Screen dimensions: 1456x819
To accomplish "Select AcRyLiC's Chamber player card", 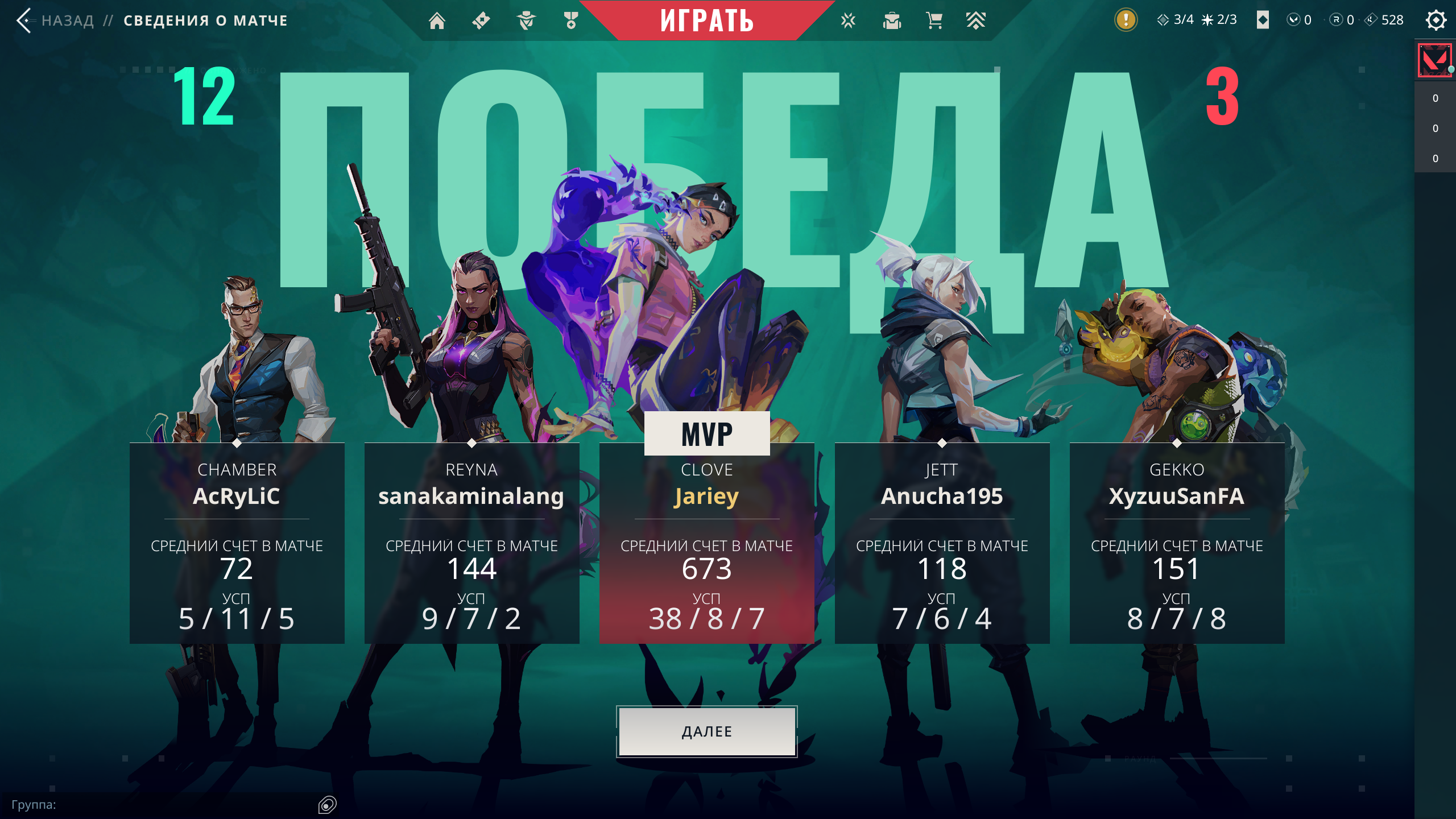I will (237, 543).
